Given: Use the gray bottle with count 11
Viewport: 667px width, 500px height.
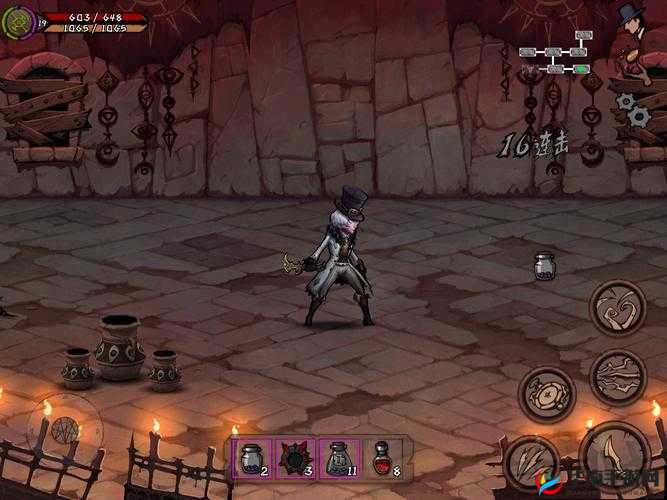Looking at the screenshot, I should click(340, 459).
